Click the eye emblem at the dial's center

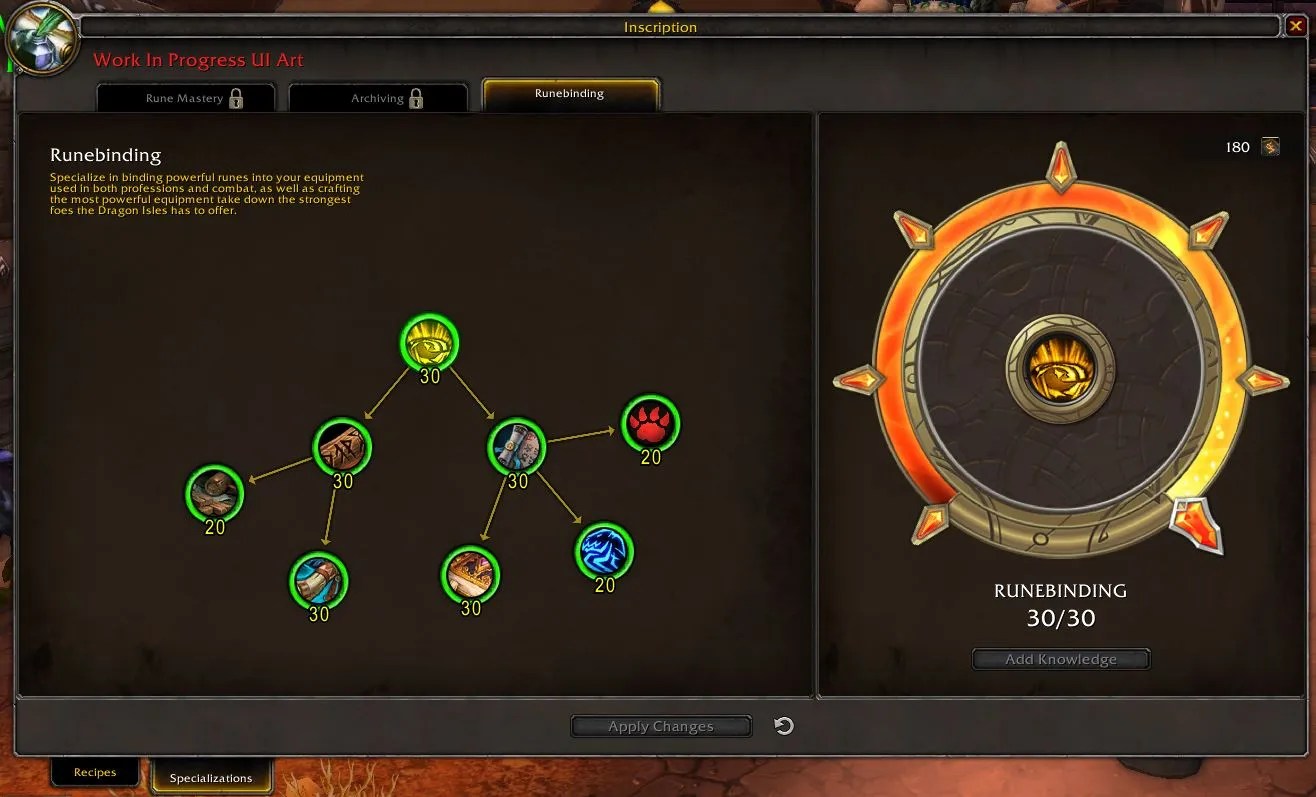1060,368
